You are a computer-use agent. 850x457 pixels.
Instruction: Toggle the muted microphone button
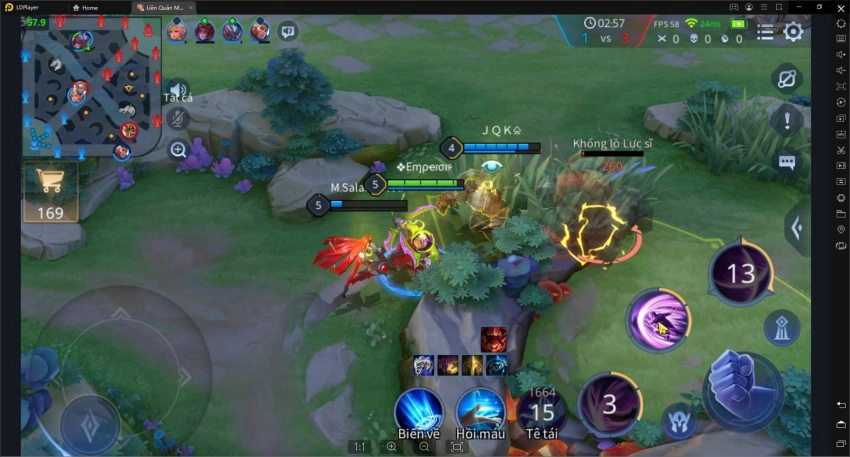(178, 119)
